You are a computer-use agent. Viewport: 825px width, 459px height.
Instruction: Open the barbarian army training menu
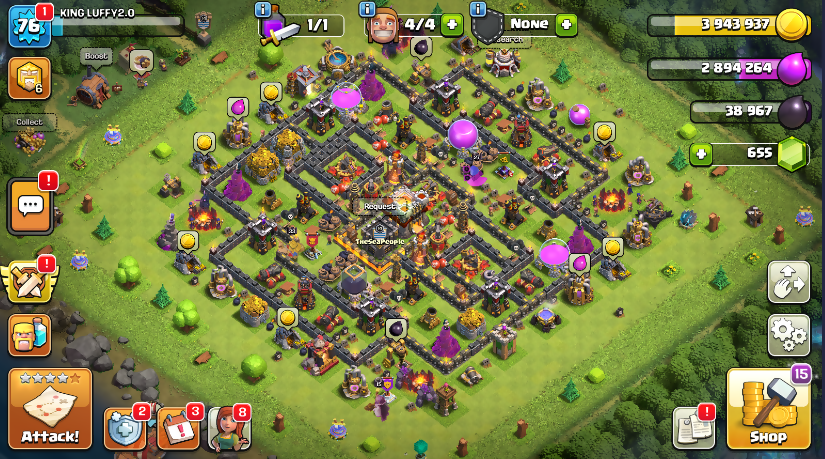click(30, 336)
